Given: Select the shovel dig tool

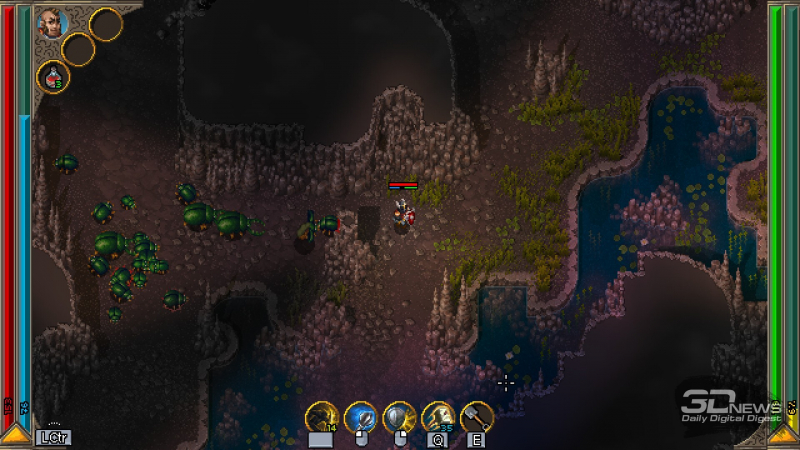Looking at the screenshot, I should click(477, 416).
